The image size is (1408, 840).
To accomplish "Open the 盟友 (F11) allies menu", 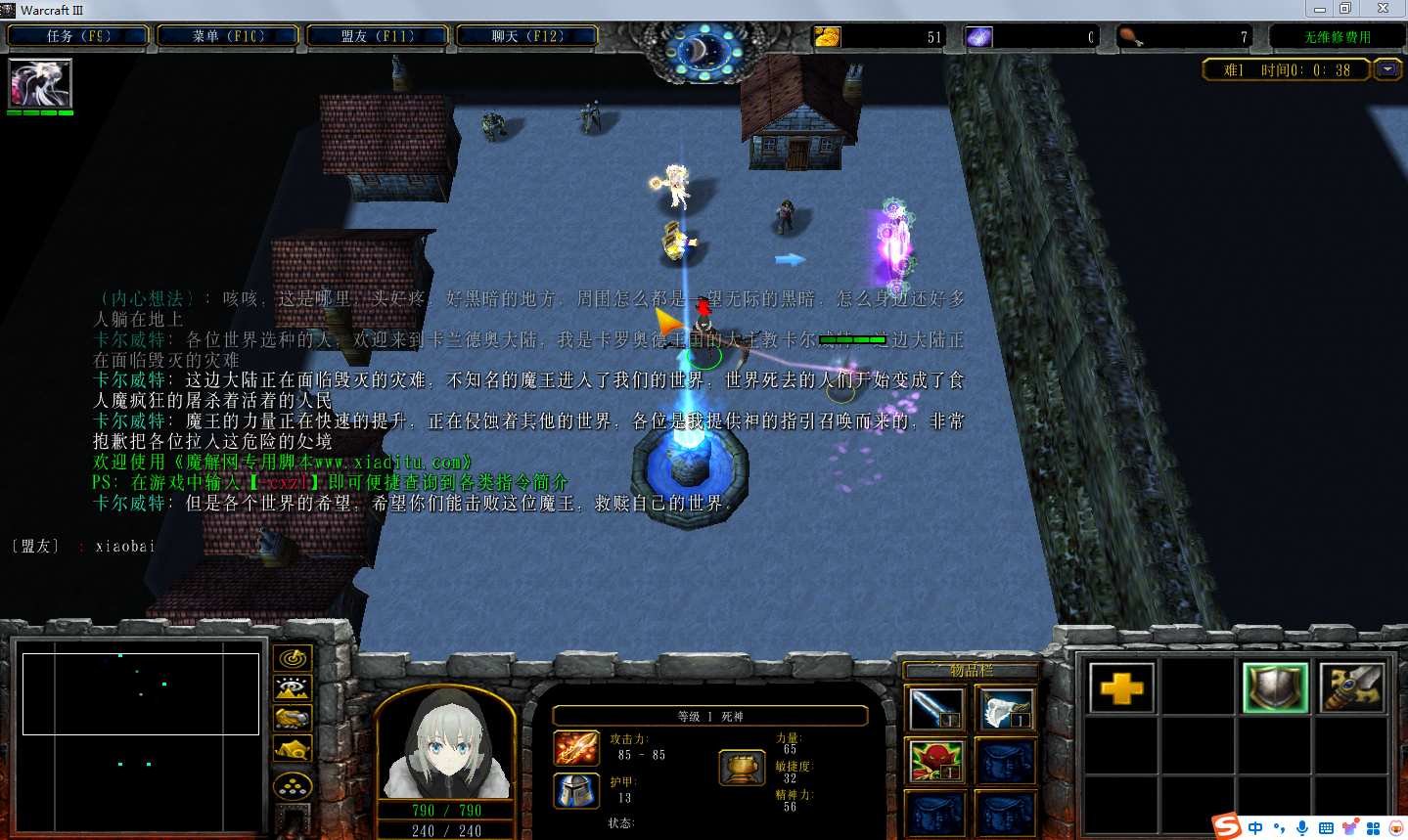I will (377, 36).
